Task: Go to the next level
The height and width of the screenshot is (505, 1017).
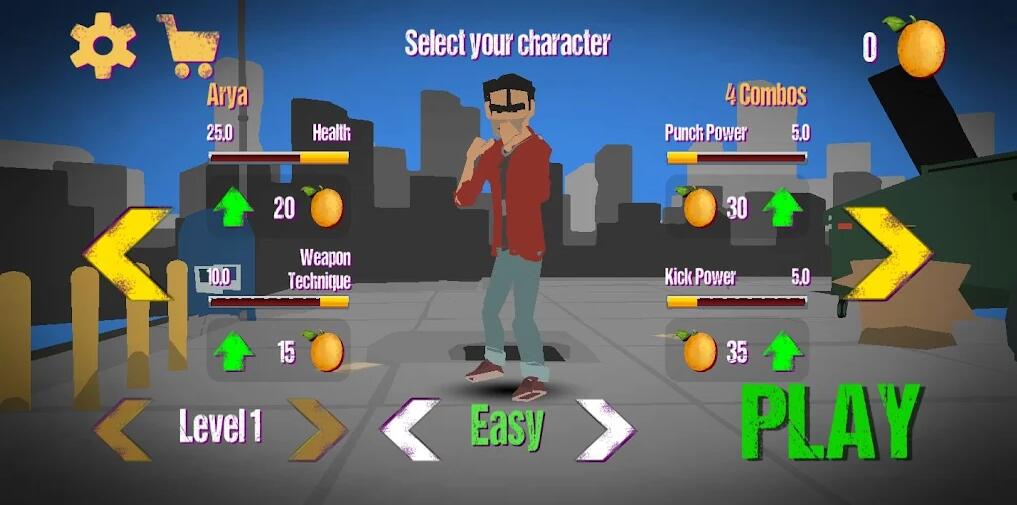Action: pos(316,429)
